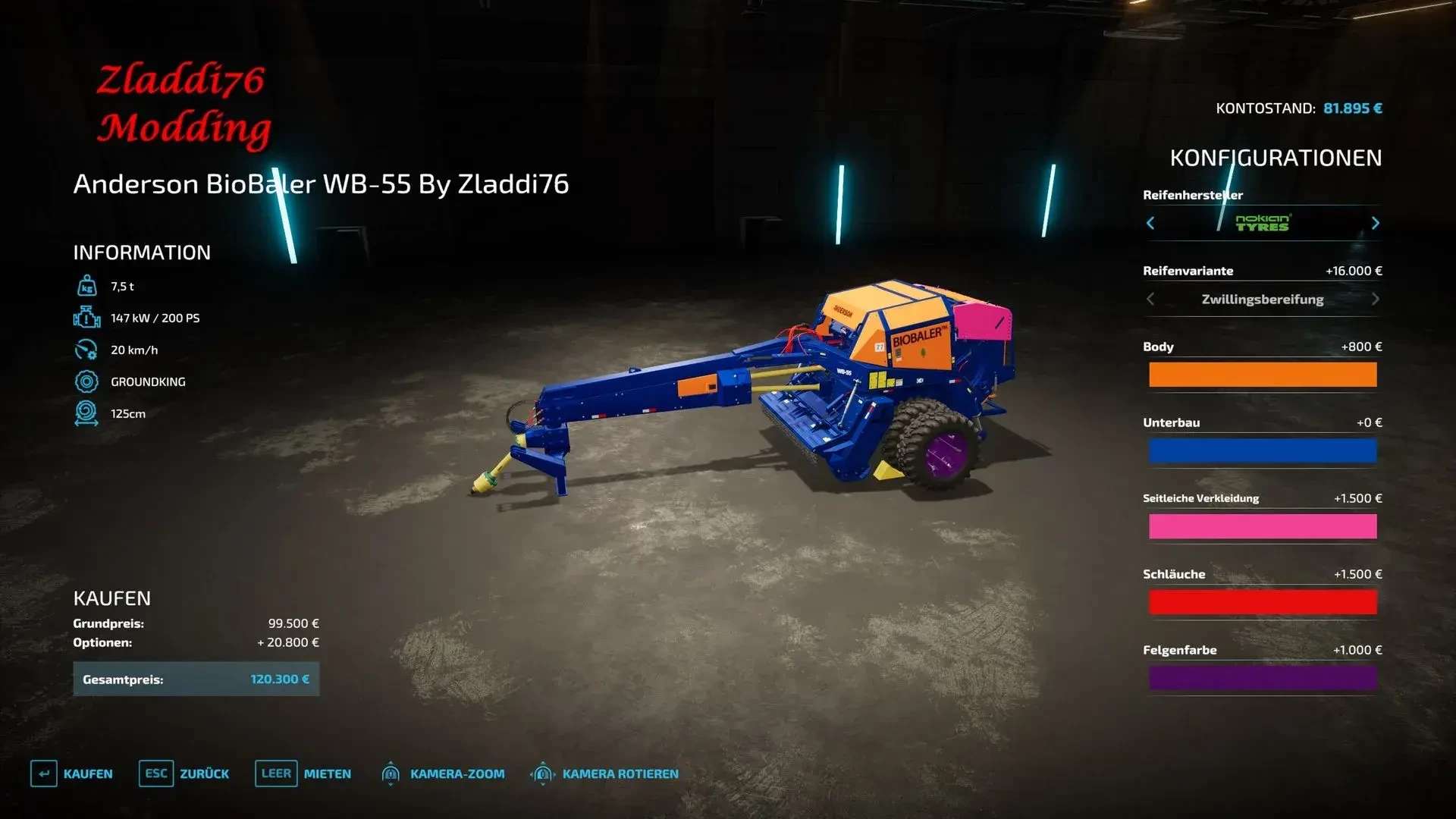Switch to next Reifenvariante option
The height and width of the screenshot is (819, 1456).
pos(1375,299)
